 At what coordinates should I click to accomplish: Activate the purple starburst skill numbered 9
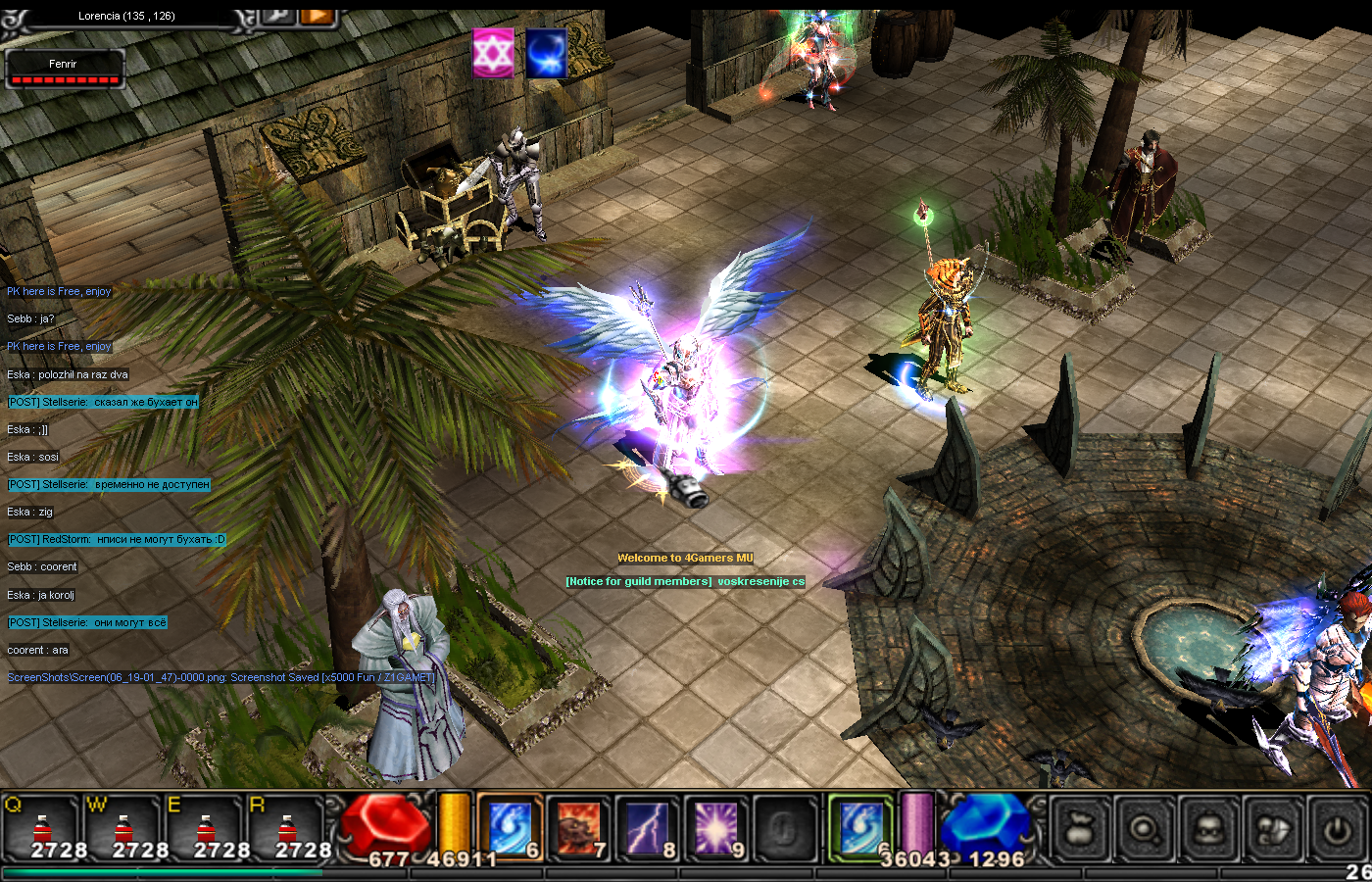pos(715,827)
